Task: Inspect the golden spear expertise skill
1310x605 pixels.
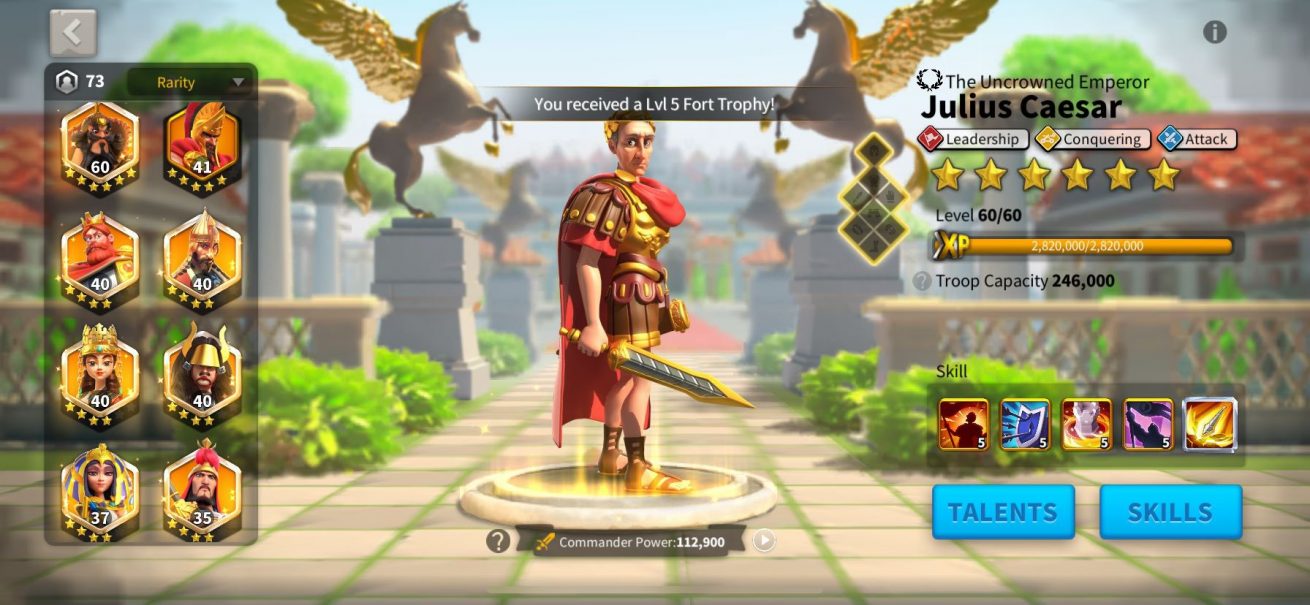Action: pos(1210,424)
